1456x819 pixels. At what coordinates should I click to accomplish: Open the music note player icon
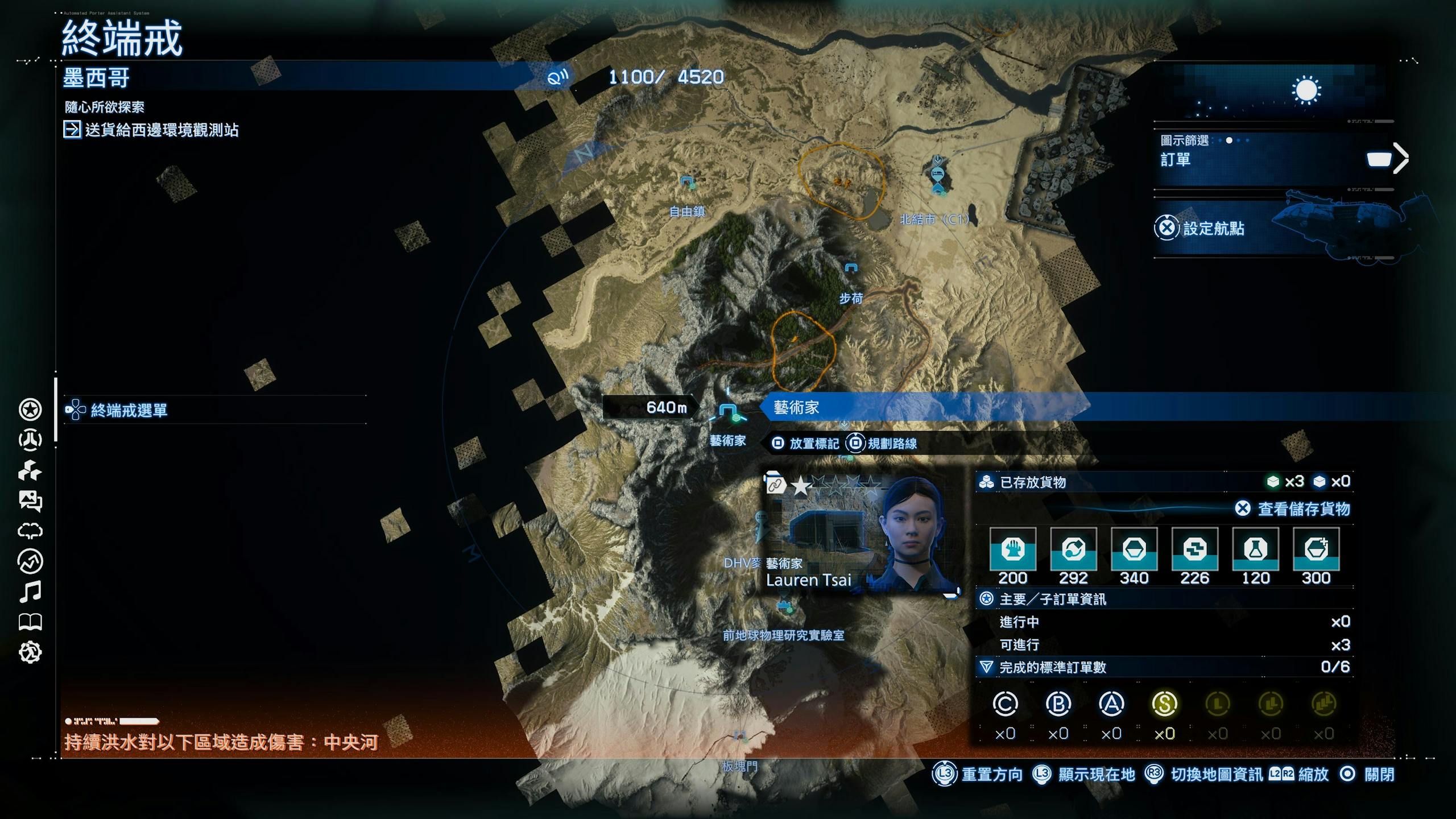click(x=30, y=592)
